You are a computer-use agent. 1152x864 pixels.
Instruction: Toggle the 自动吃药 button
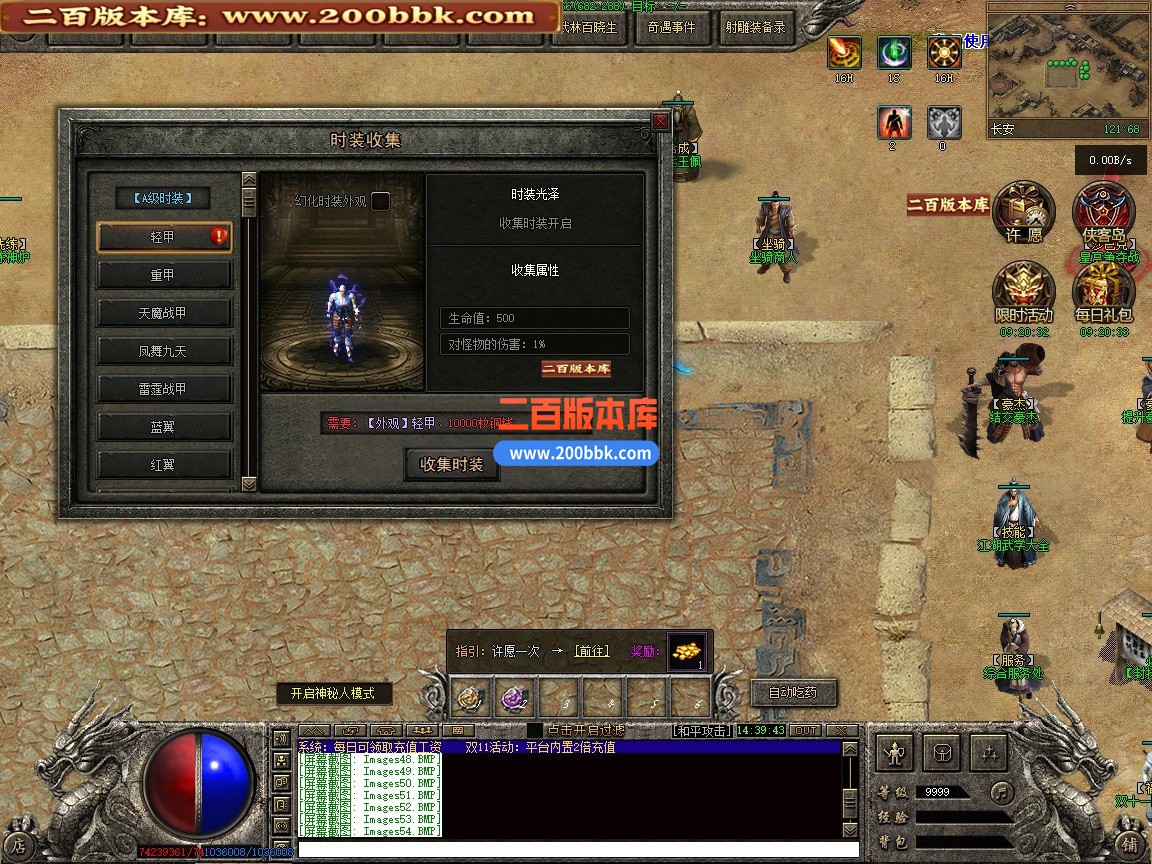[x=793, y=692]
